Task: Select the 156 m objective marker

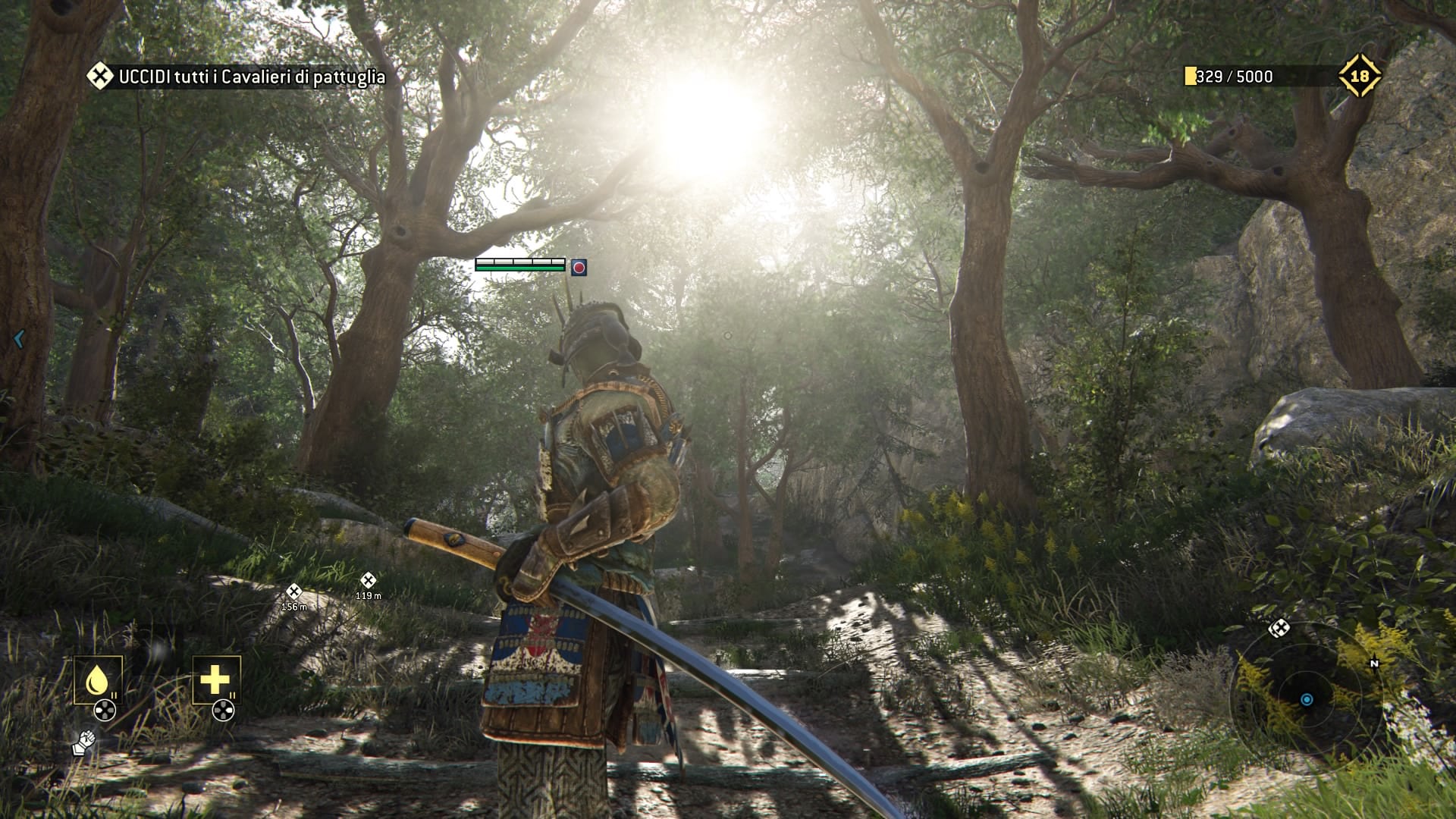Action: pos(294,591)
